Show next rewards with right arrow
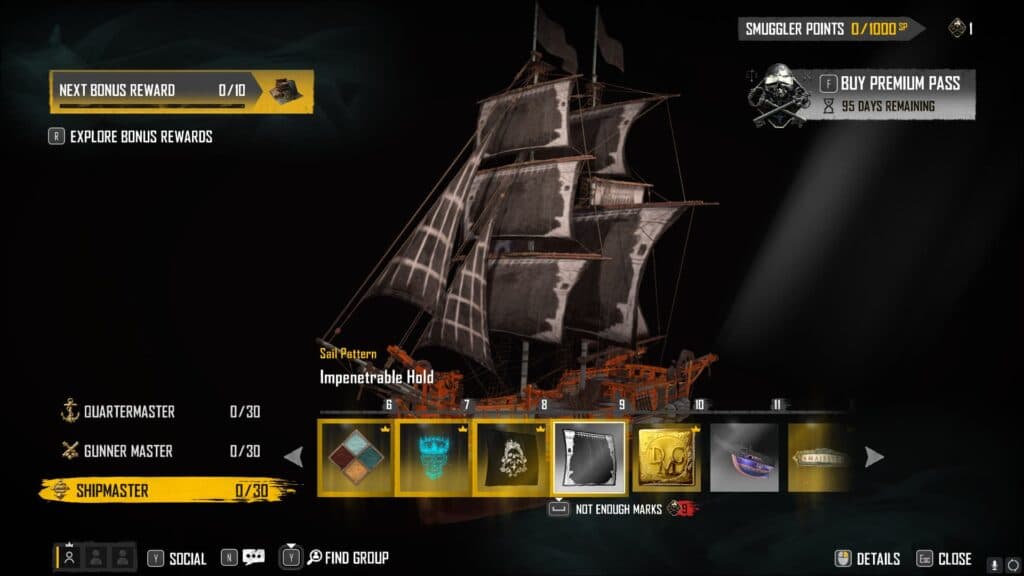Viewport: 1024px width, 576px height. coord(874,457)
